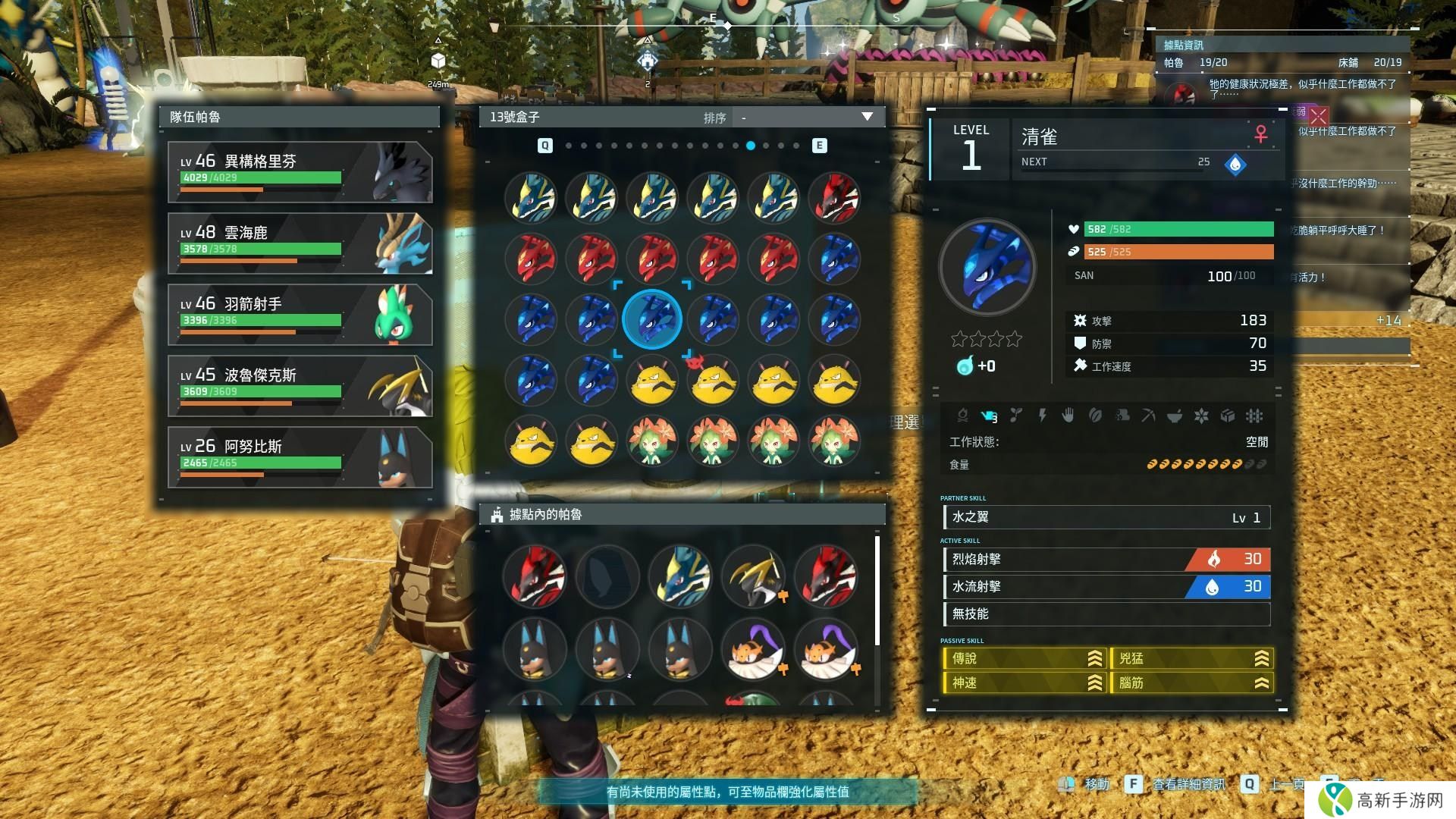
Task: Inspect the 傳說 passive skill
Action: coord(1024,659)
